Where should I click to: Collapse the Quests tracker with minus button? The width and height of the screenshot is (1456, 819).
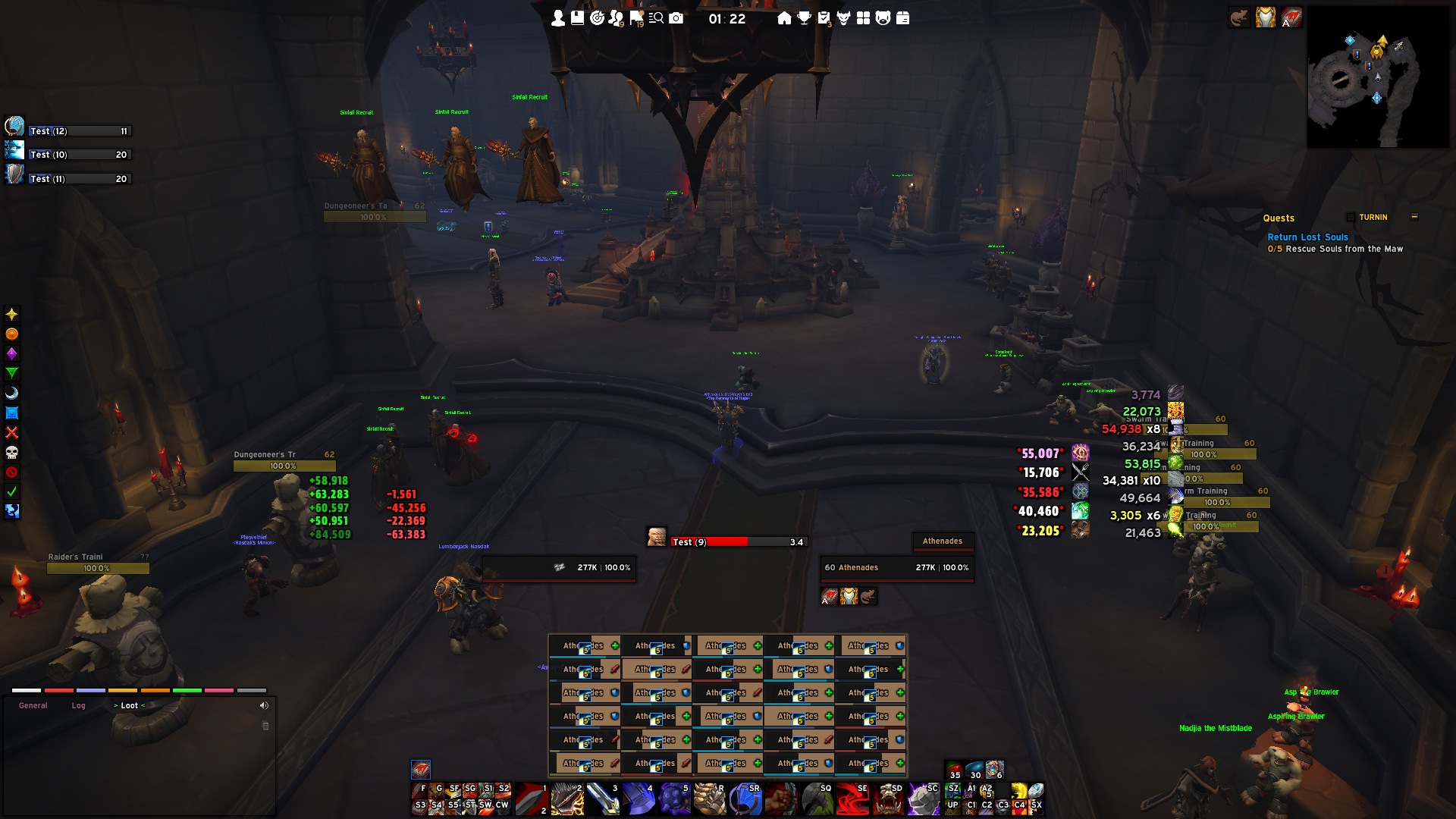pyautogui.click(x=1414, y=217)
